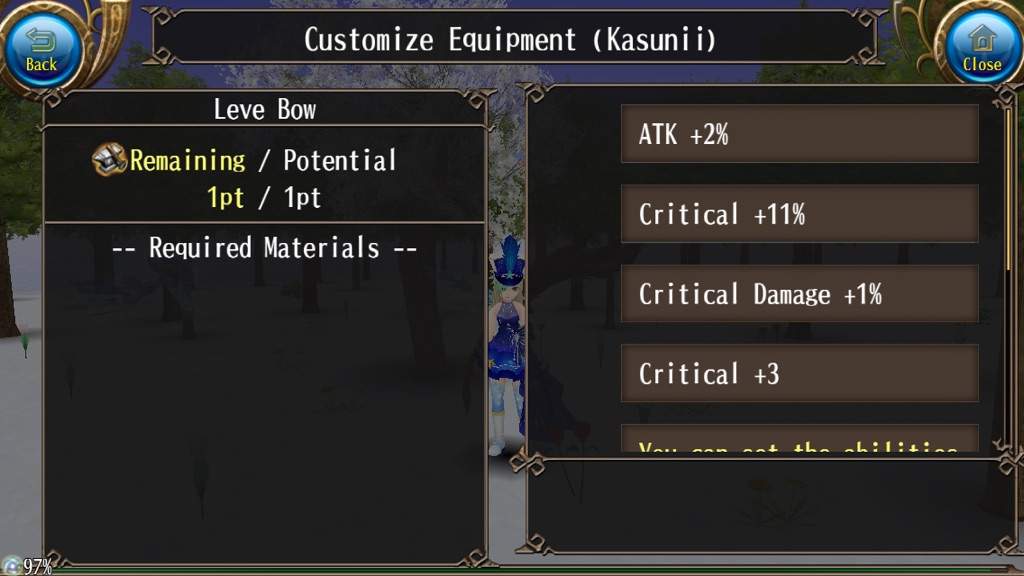This screenshot has height=576, width=1024.
Task: Close the Customize Equipment screen
Action: (981, 47)
